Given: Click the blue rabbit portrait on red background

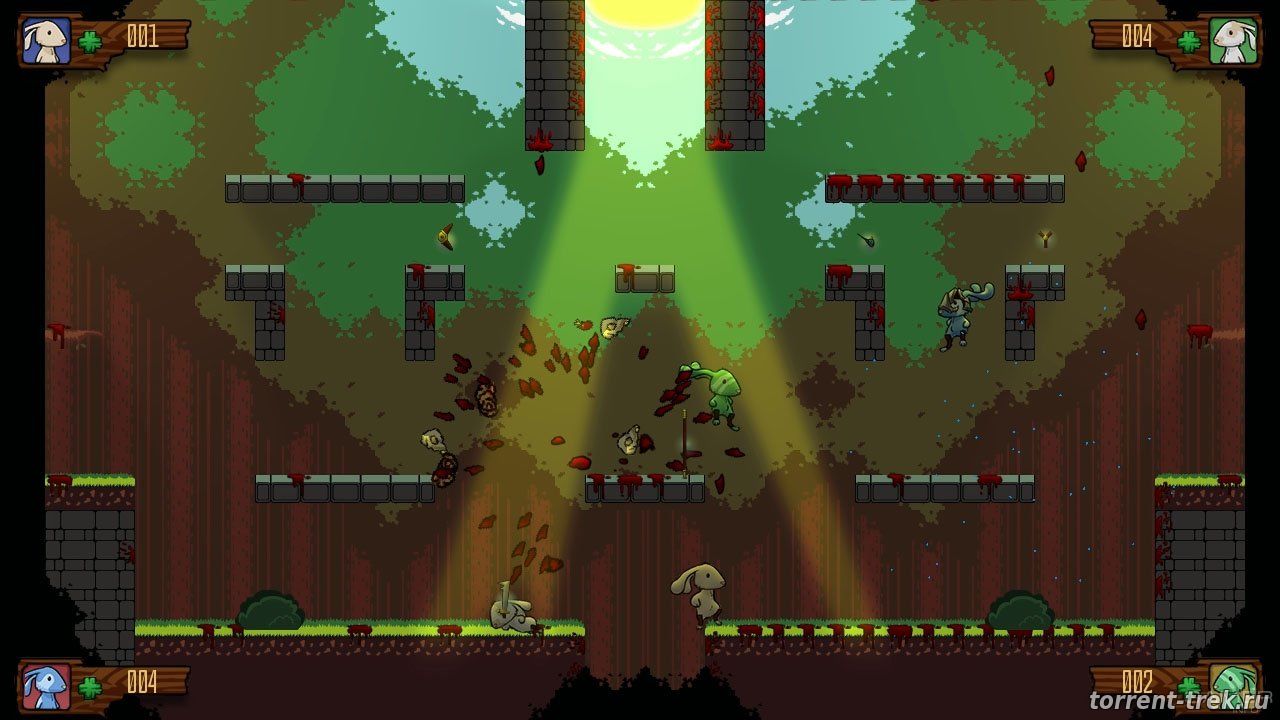Looking at the screenshot, I should (47, 686).
